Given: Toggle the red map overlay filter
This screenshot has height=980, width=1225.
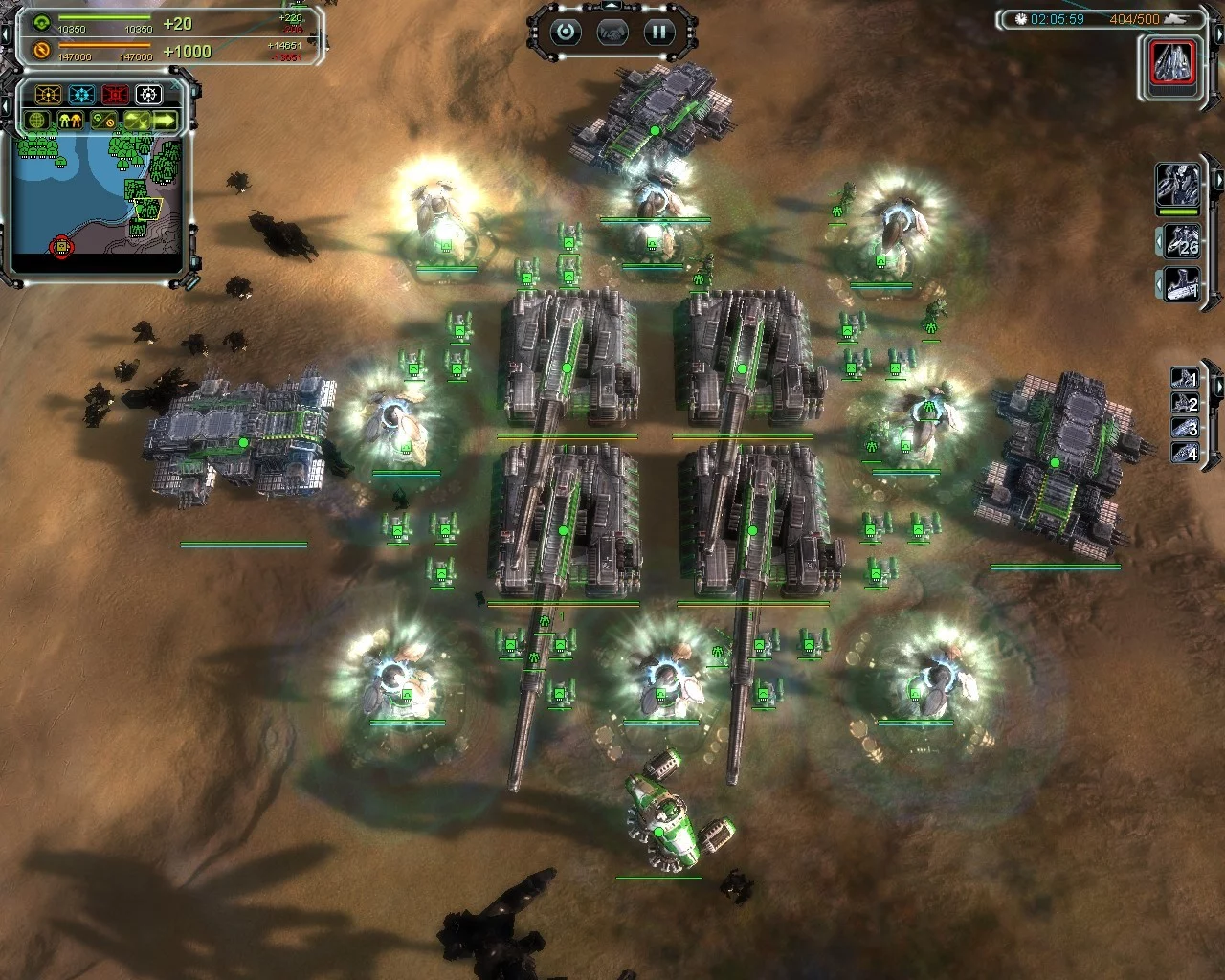Looking at the screenshot, I should coord(115,95).
